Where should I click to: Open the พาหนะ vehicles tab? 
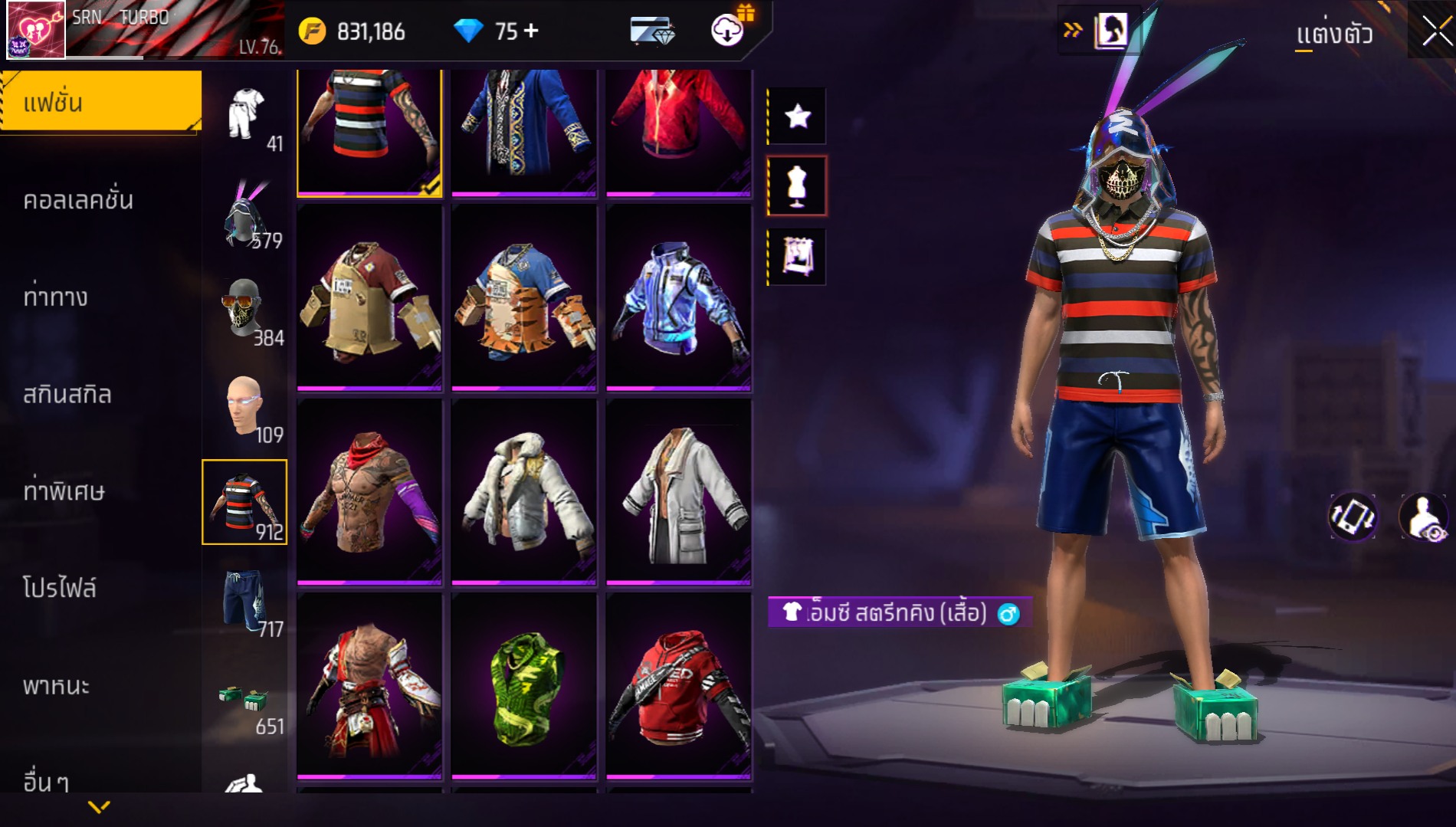tap(56, 686)
